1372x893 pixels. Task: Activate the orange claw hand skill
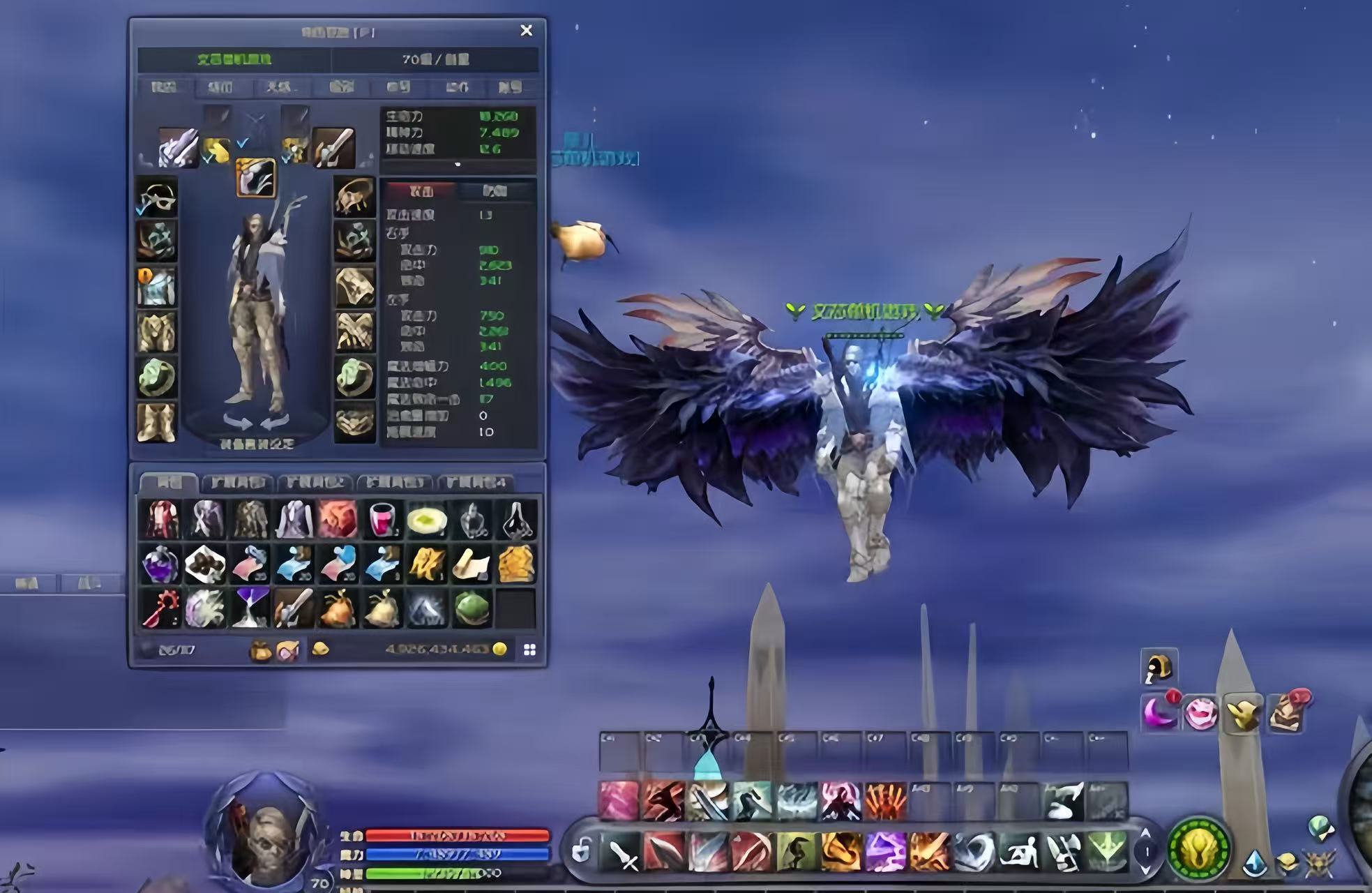tap(885, 800)
